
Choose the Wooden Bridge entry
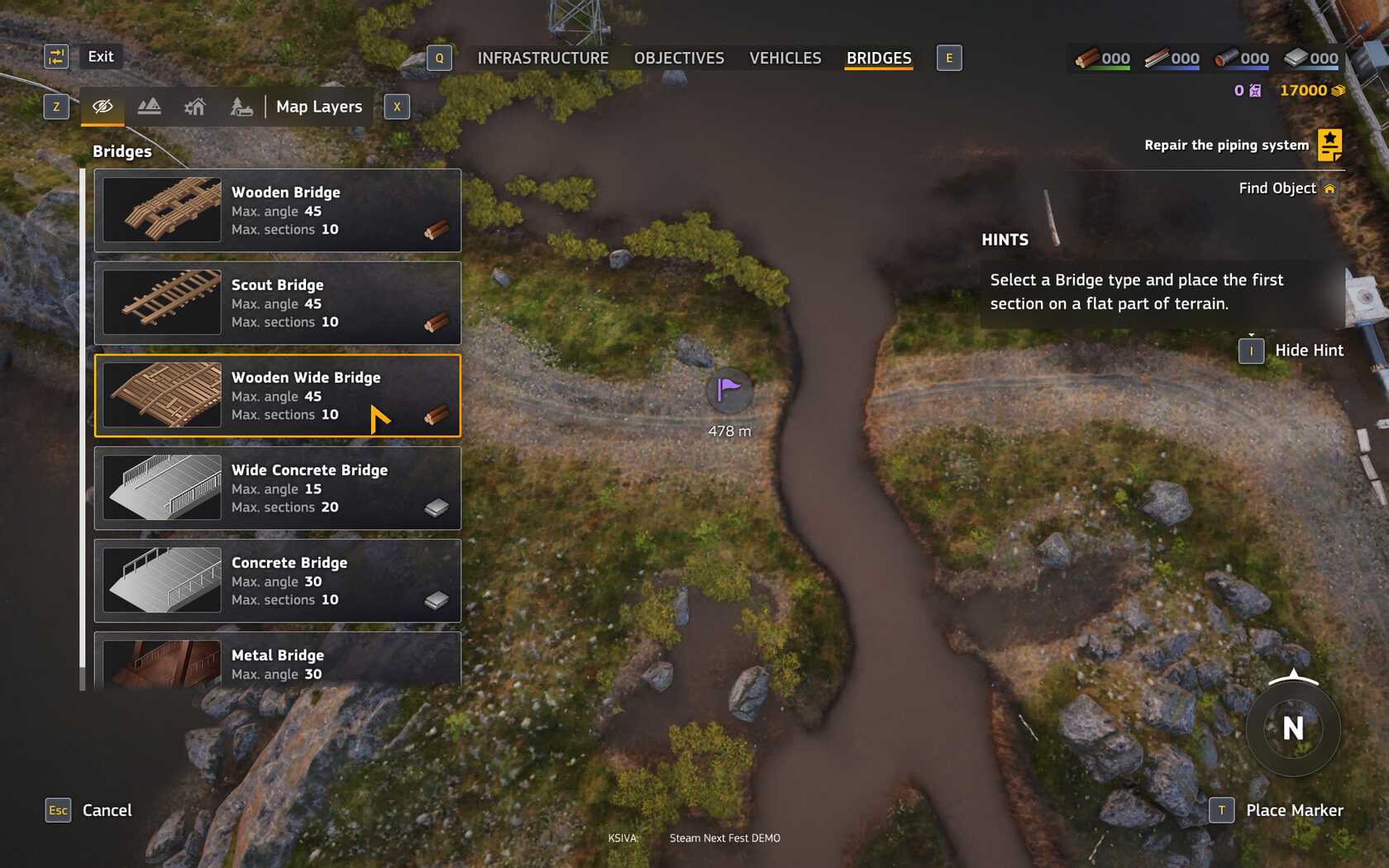[x=278, y=210]
